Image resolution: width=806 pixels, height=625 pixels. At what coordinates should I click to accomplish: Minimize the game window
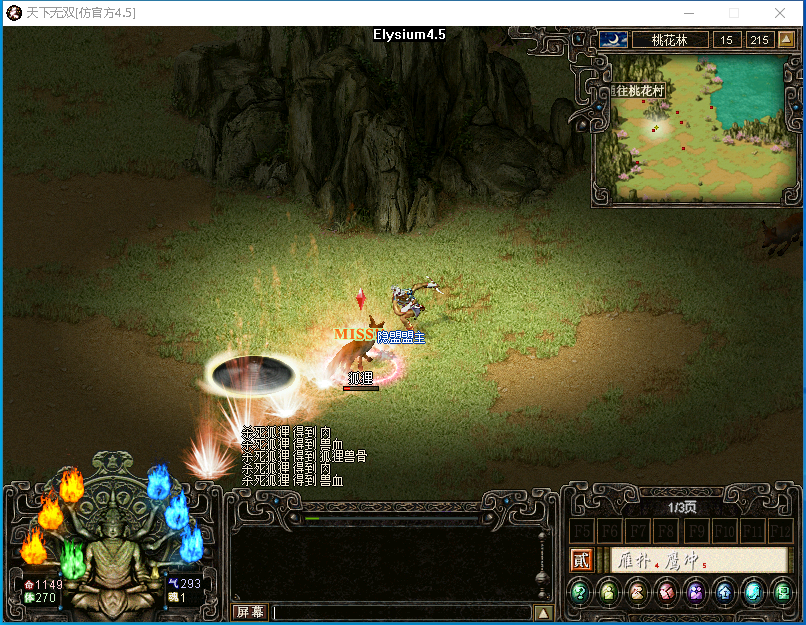point(687,13)
